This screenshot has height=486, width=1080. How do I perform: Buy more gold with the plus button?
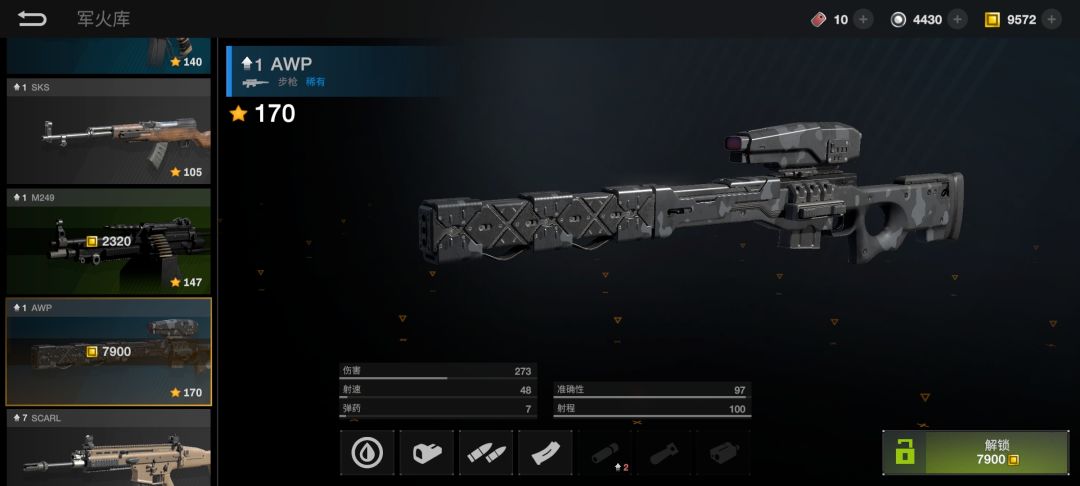[x=1051, y=19]
